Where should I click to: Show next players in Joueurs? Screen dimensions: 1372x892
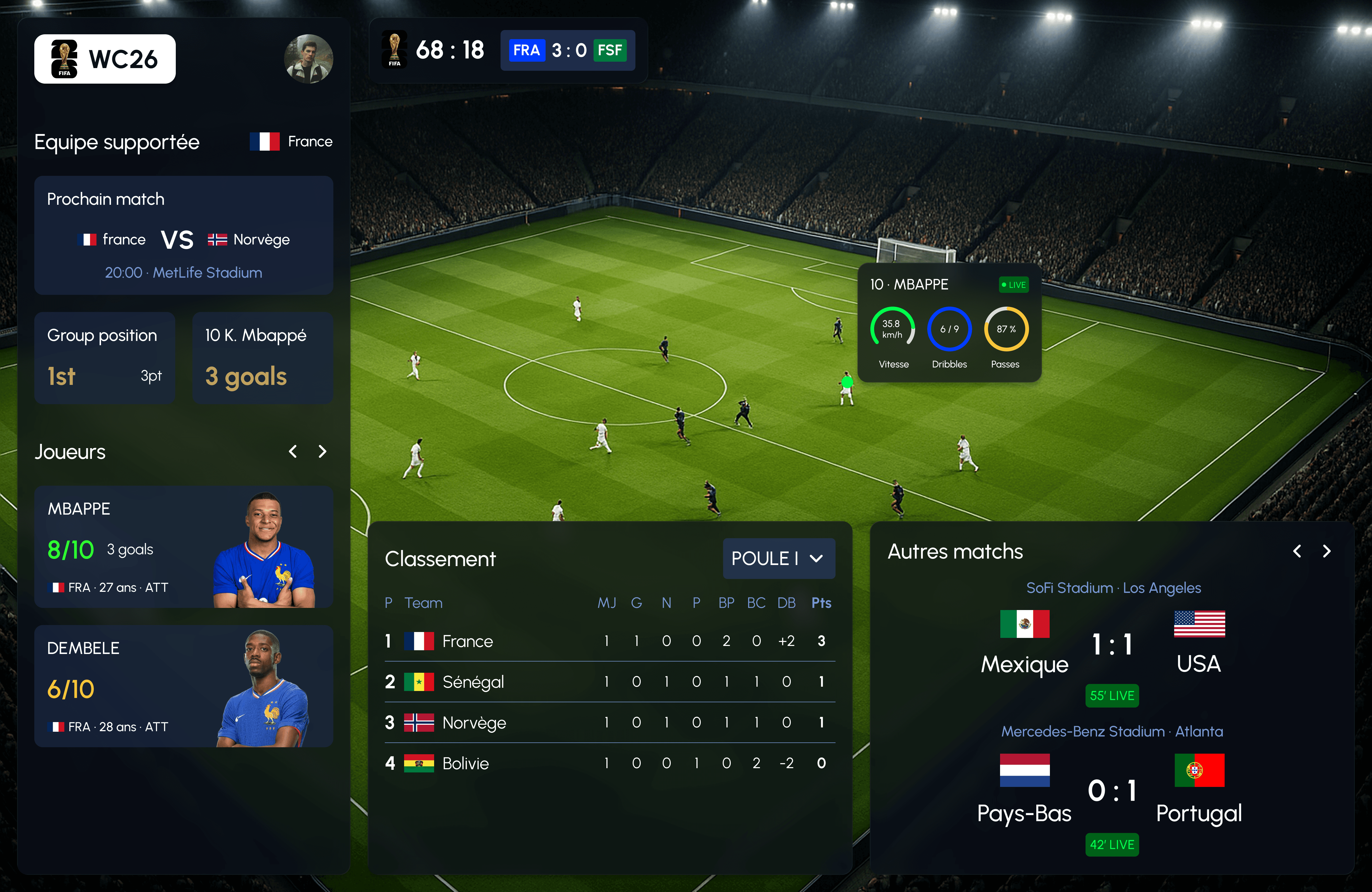(x=322, y=451)
